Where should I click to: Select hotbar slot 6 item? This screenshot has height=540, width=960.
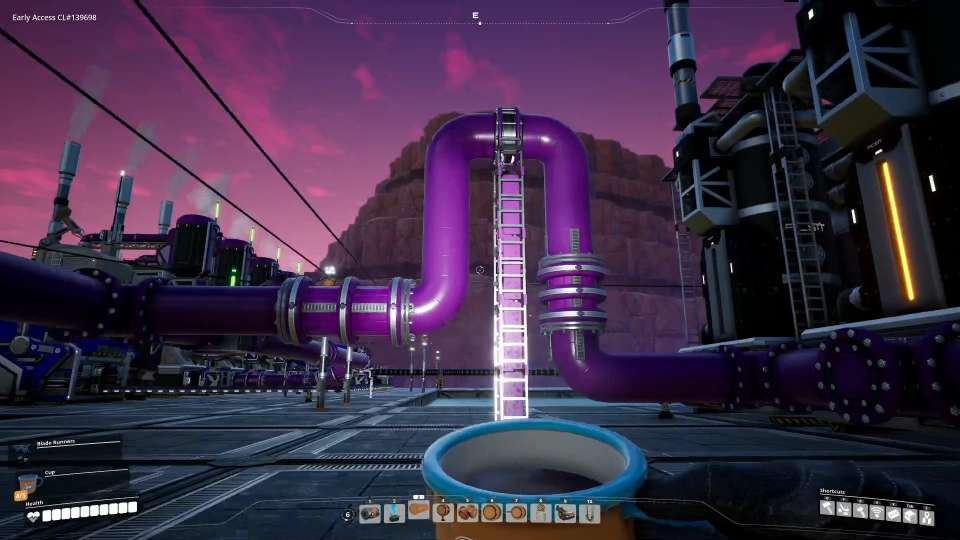click(x=491, y=513)
